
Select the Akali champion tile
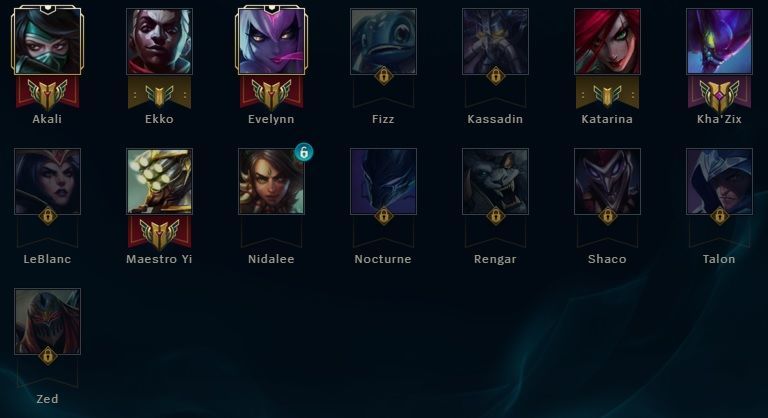pyautogui.click(x=47, y=42)
